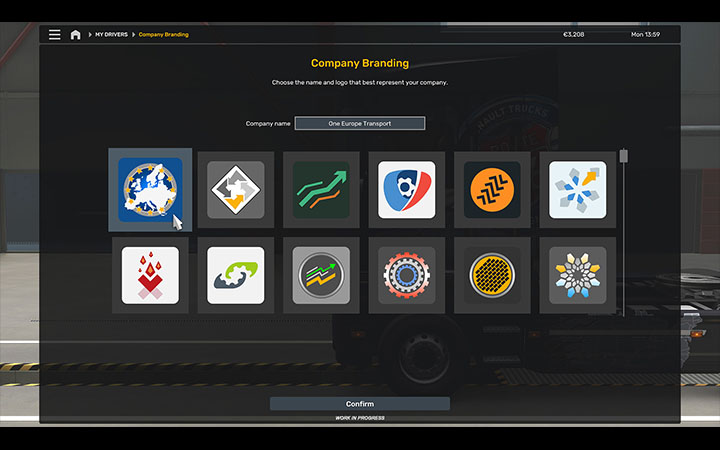Click the Company name input field
The width and height of the screenshot is (720, 450).
coord(360,123)
